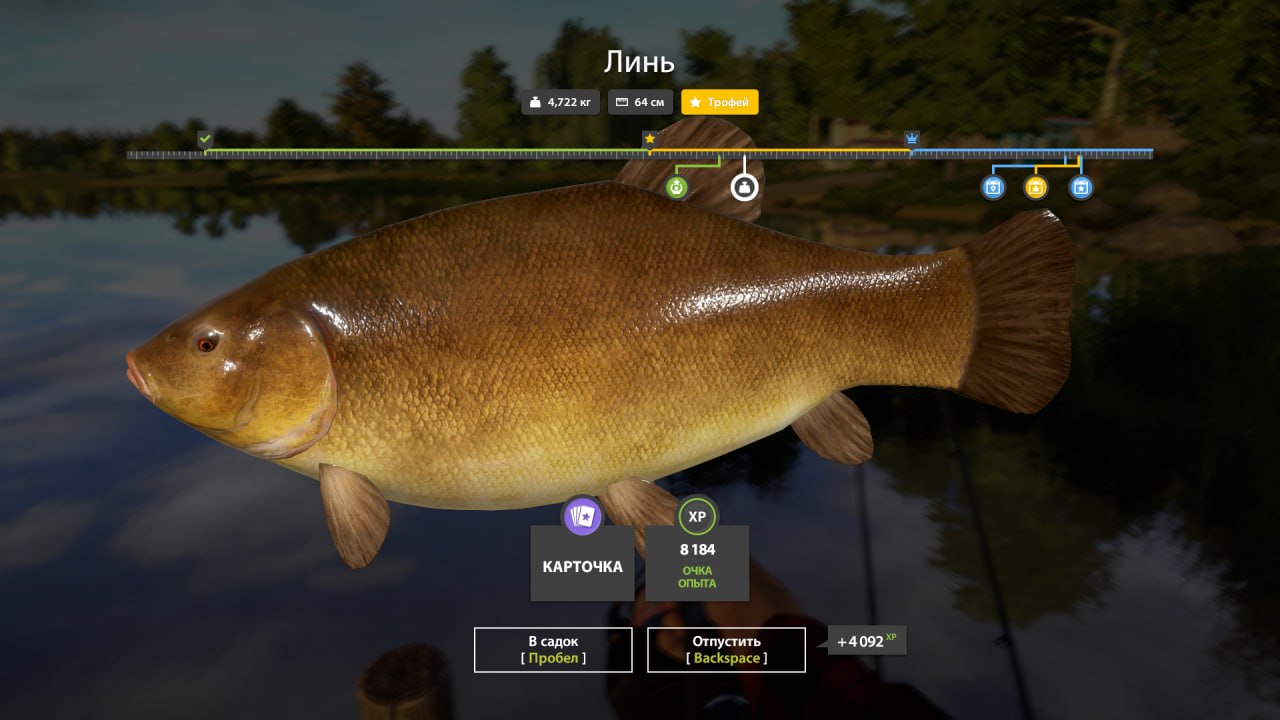
Task: Select the green medal marker under the scale
Action: [677, 187]
